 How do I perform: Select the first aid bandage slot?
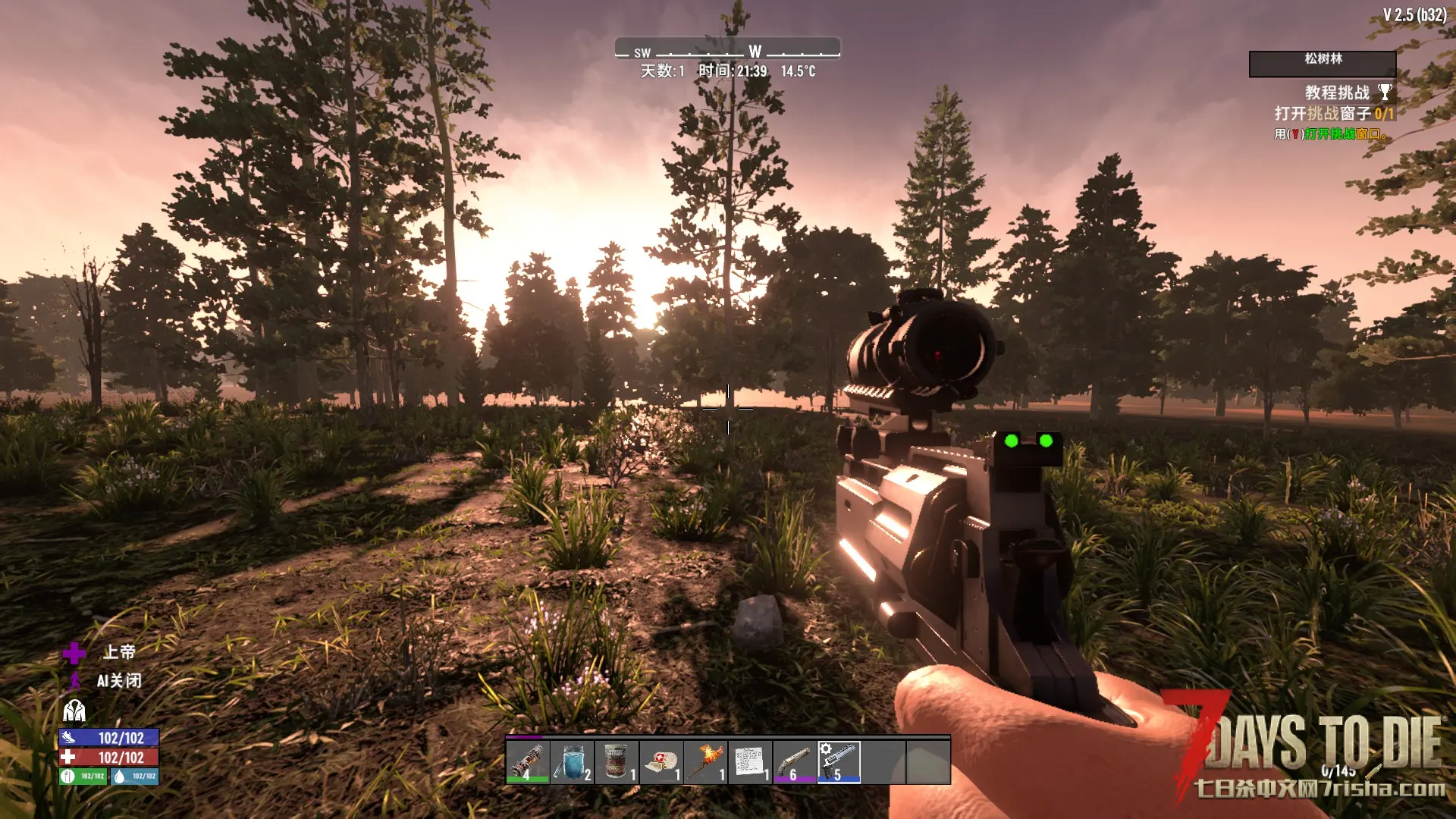point(661,761)
